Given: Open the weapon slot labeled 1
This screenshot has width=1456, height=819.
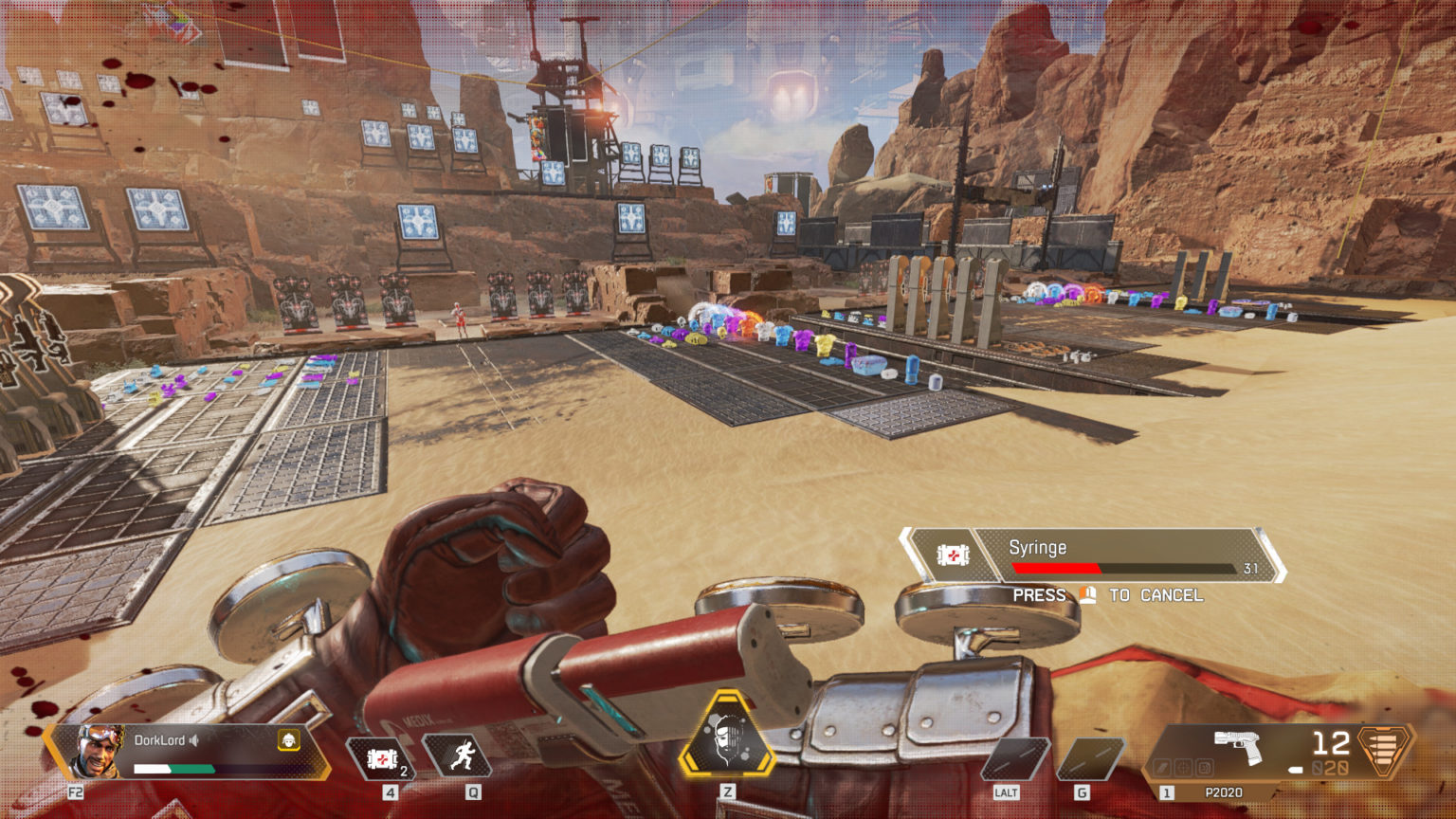Looking at the screenshot, I should [x=1167, y=792].
